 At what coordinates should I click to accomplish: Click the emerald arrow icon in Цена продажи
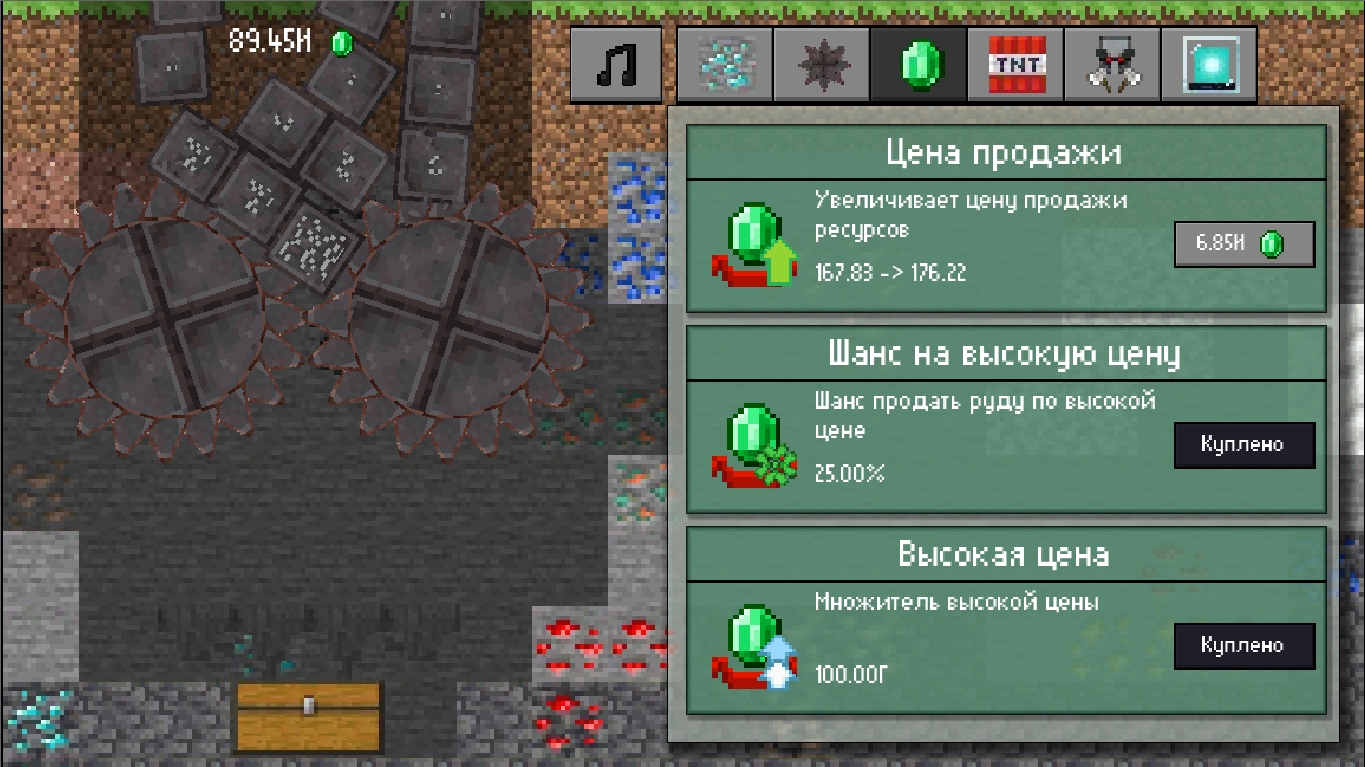tap(755, 243)
